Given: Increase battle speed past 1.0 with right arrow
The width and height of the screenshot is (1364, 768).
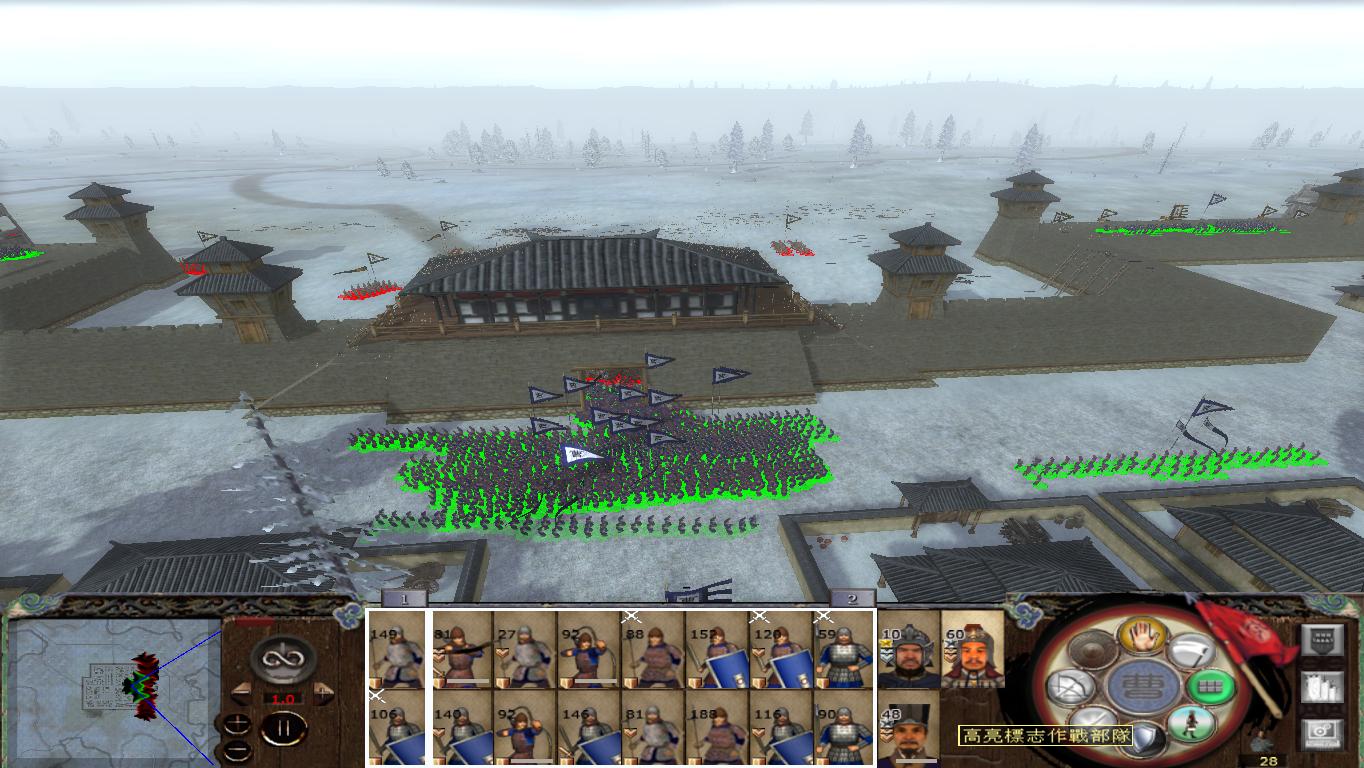Looking at the screenshot, I should coord(322,692).
